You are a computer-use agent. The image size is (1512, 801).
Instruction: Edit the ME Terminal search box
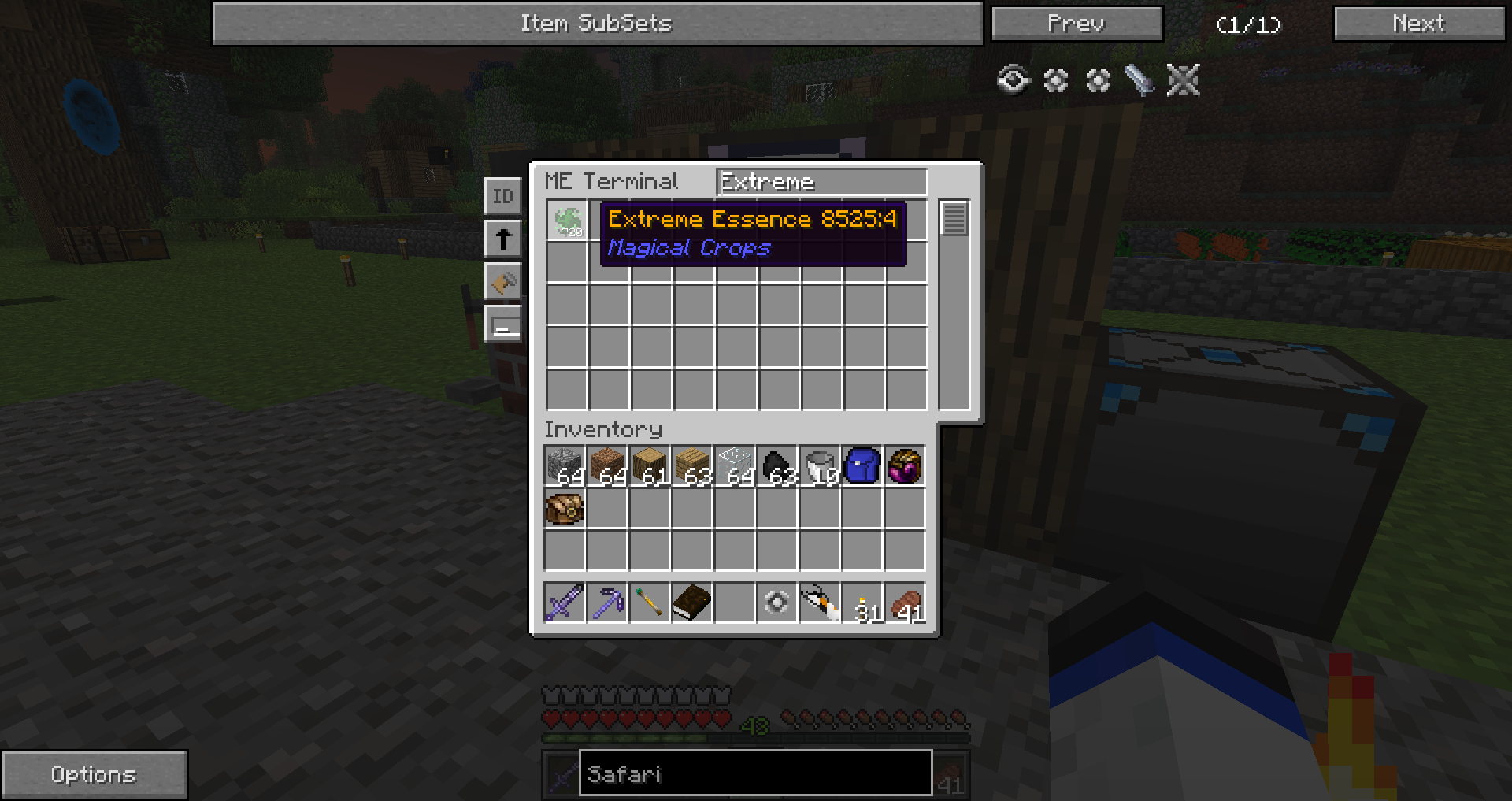click(821, 182)
